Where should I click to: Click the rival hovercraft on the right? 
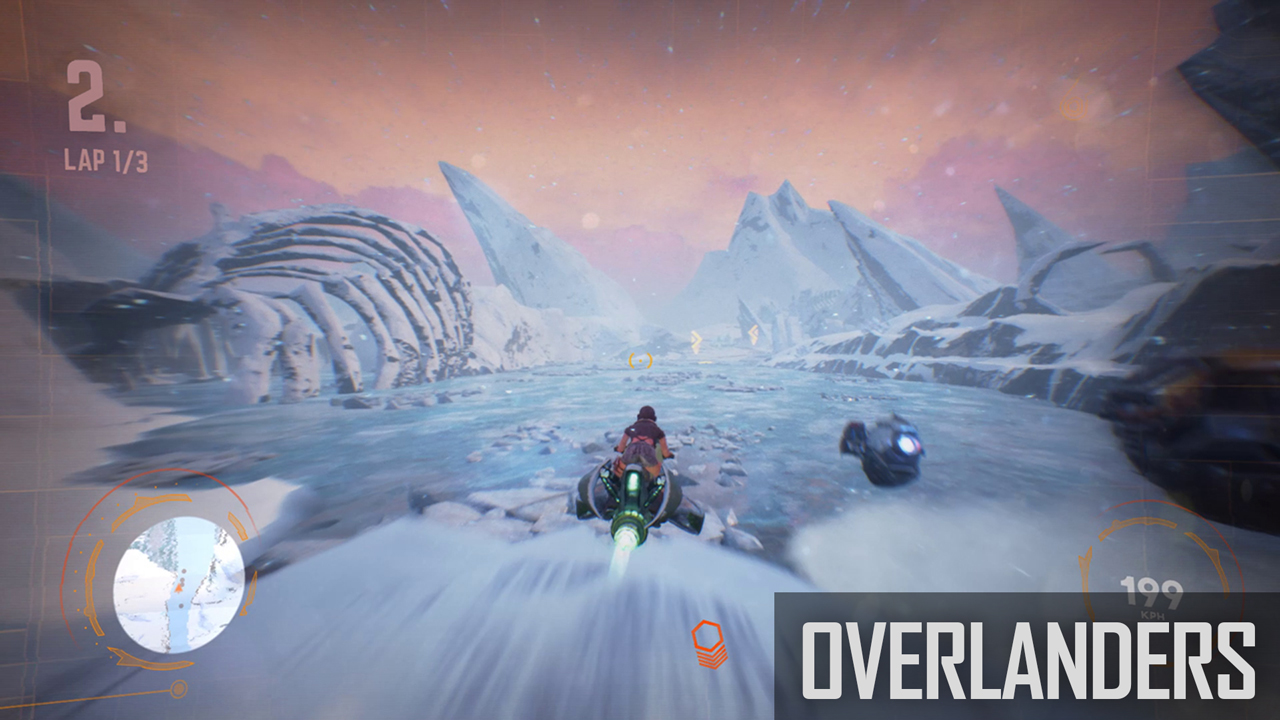point(881,449)
